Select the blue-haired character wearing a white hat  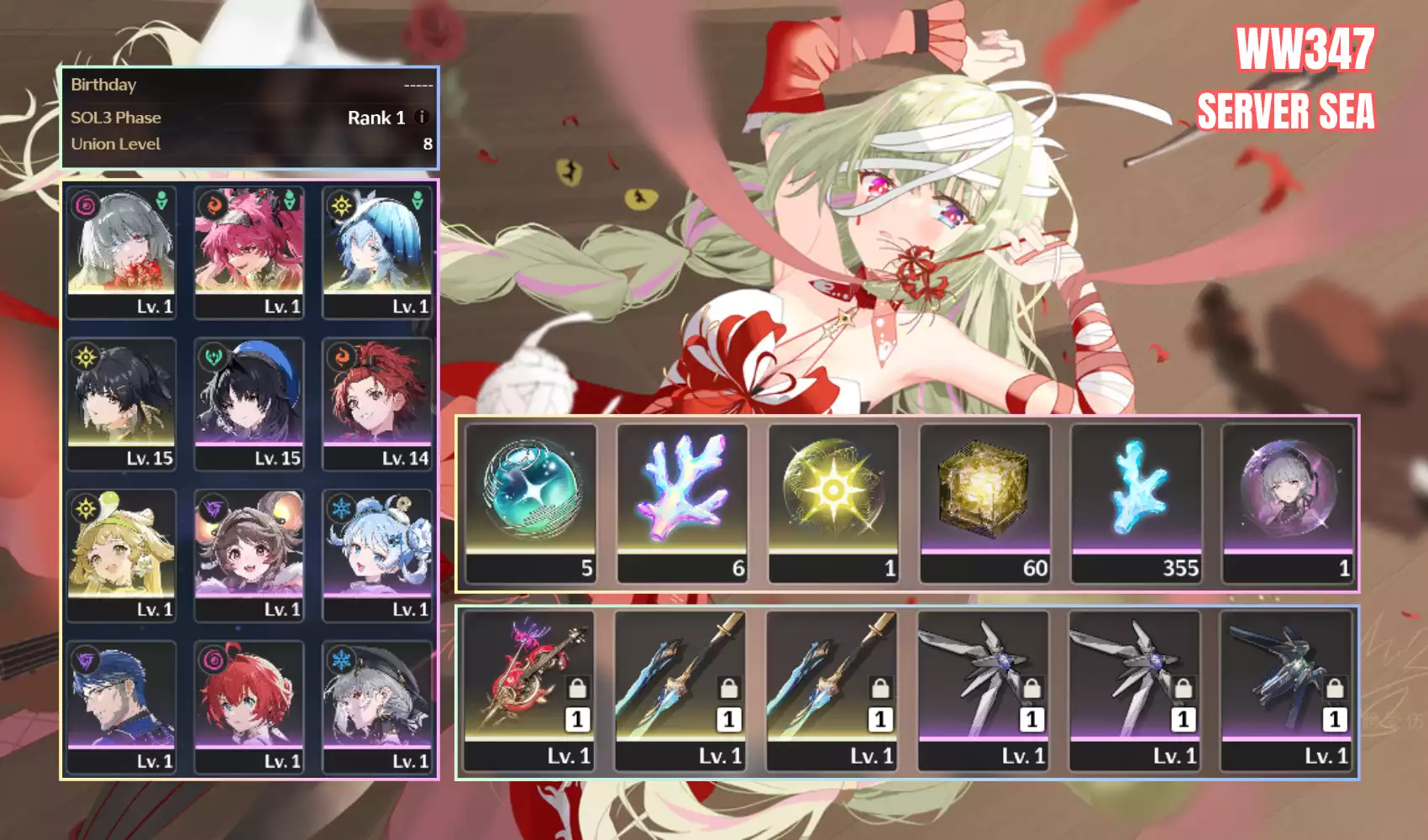377,250
